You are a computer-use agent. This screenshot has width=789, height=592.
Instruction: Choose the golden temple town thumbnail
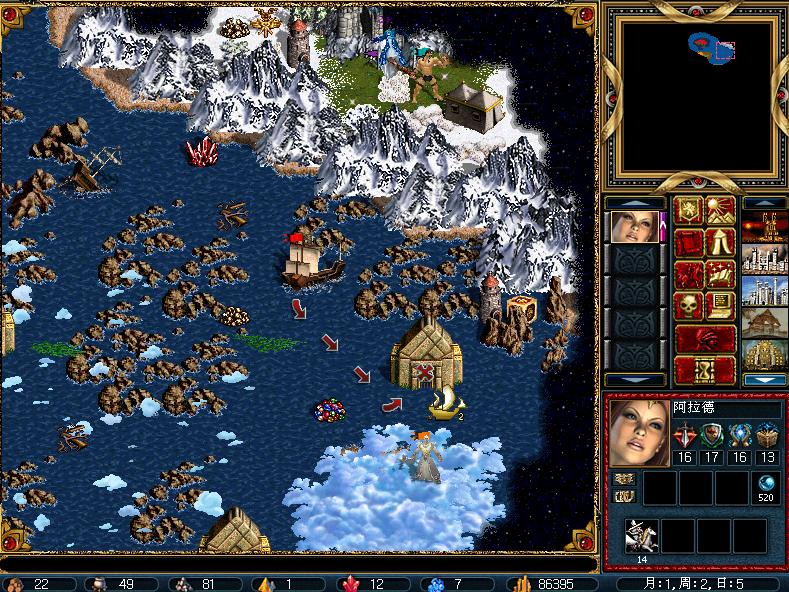click(764, 355)
